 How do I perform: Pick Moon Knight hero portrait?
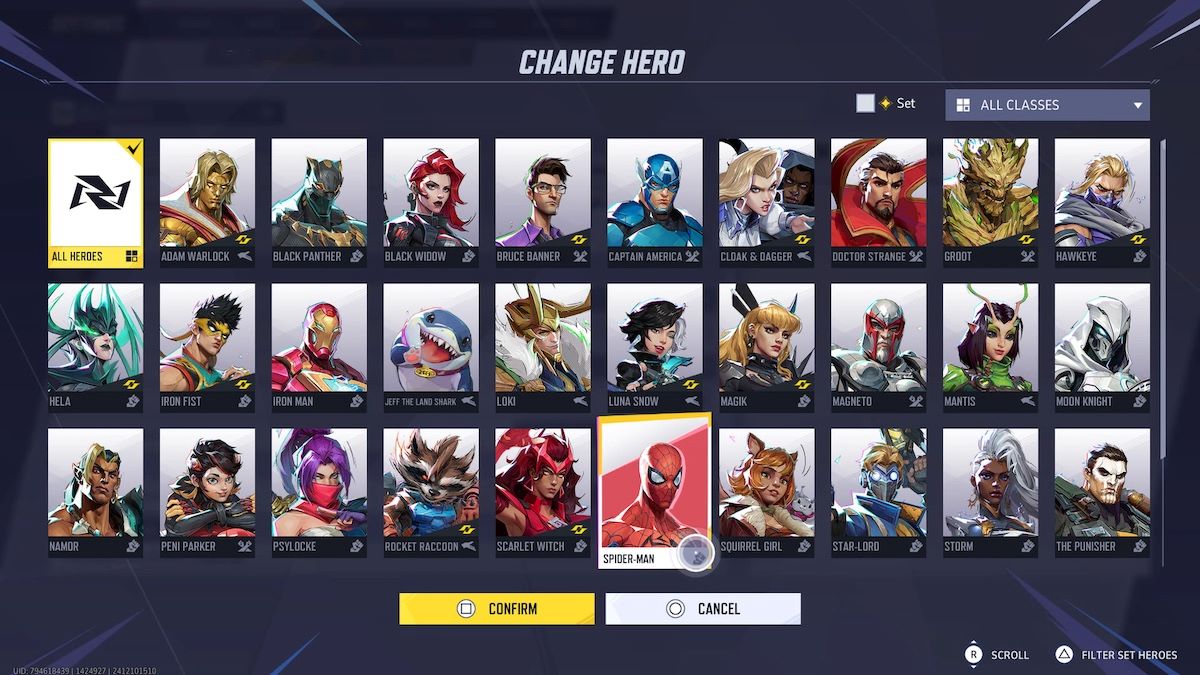click(1102, 348)
